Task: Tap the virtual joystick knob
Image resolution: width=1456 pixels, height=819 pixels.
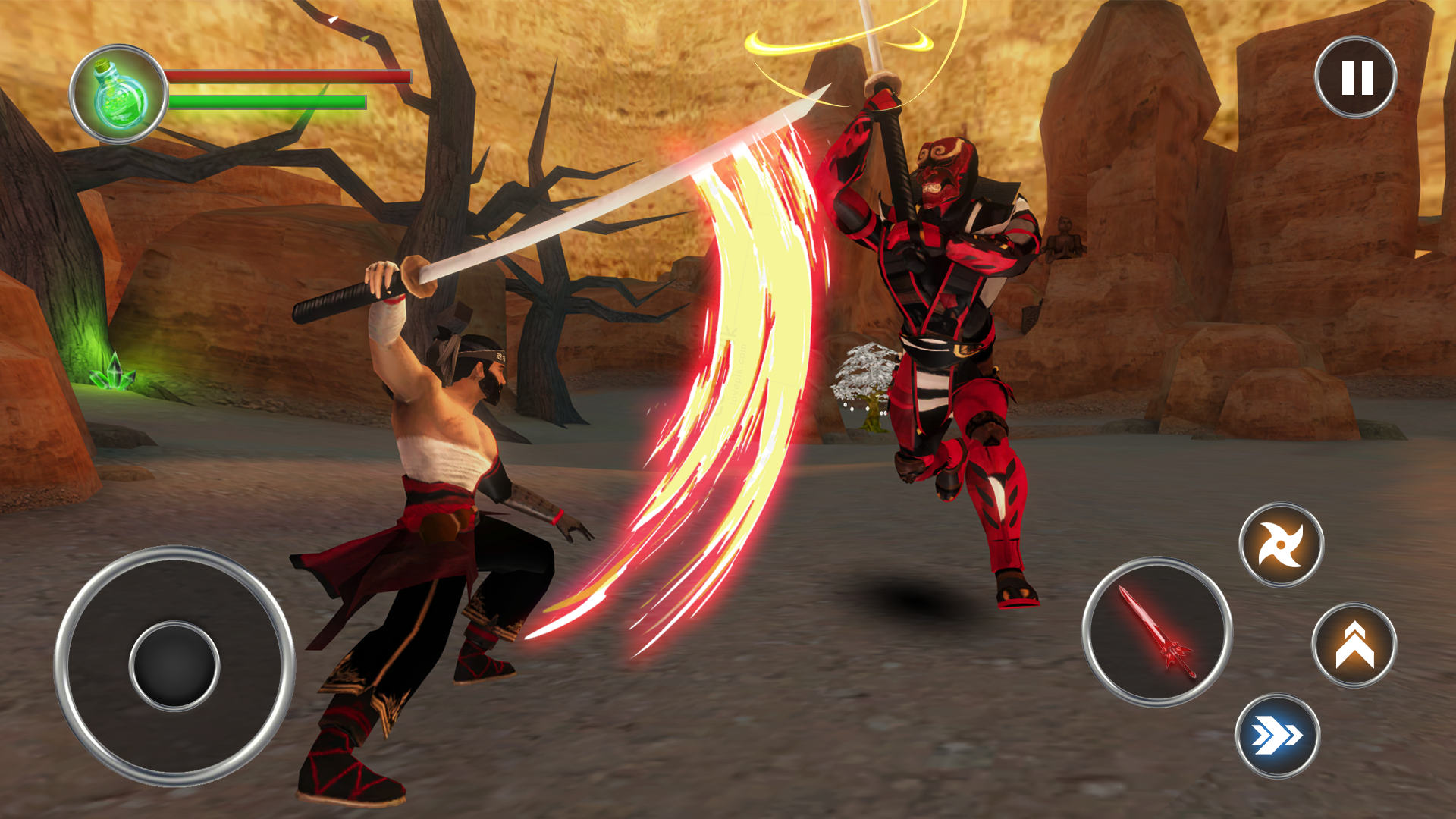Action: pyautogui.click(x=174, y=666)
